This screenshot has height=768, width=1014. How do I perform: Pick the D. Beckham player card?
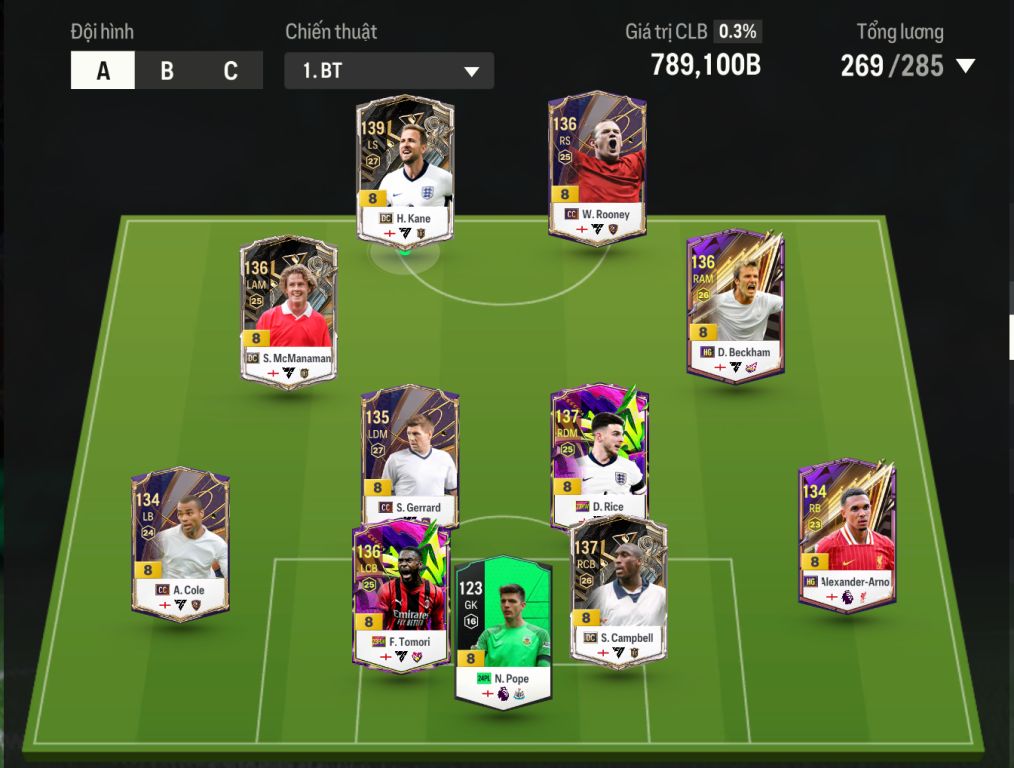tap(735, 305)
